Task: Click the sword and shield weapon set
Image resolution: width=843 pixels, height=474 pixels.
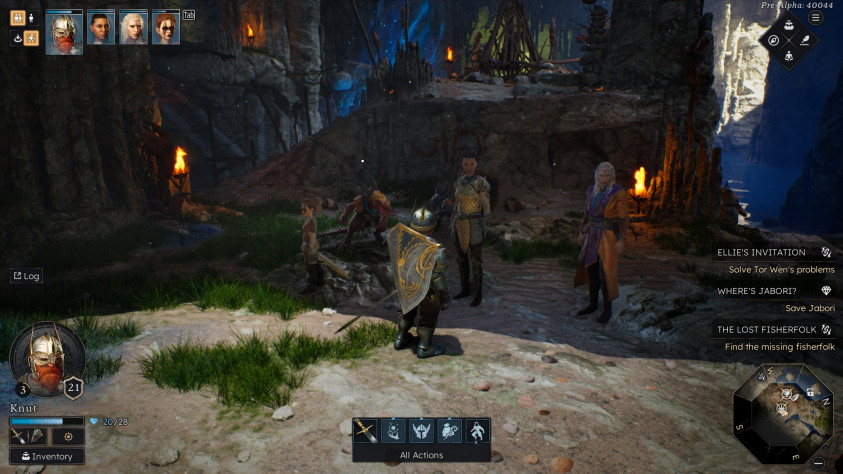Action: coord(27,437)
